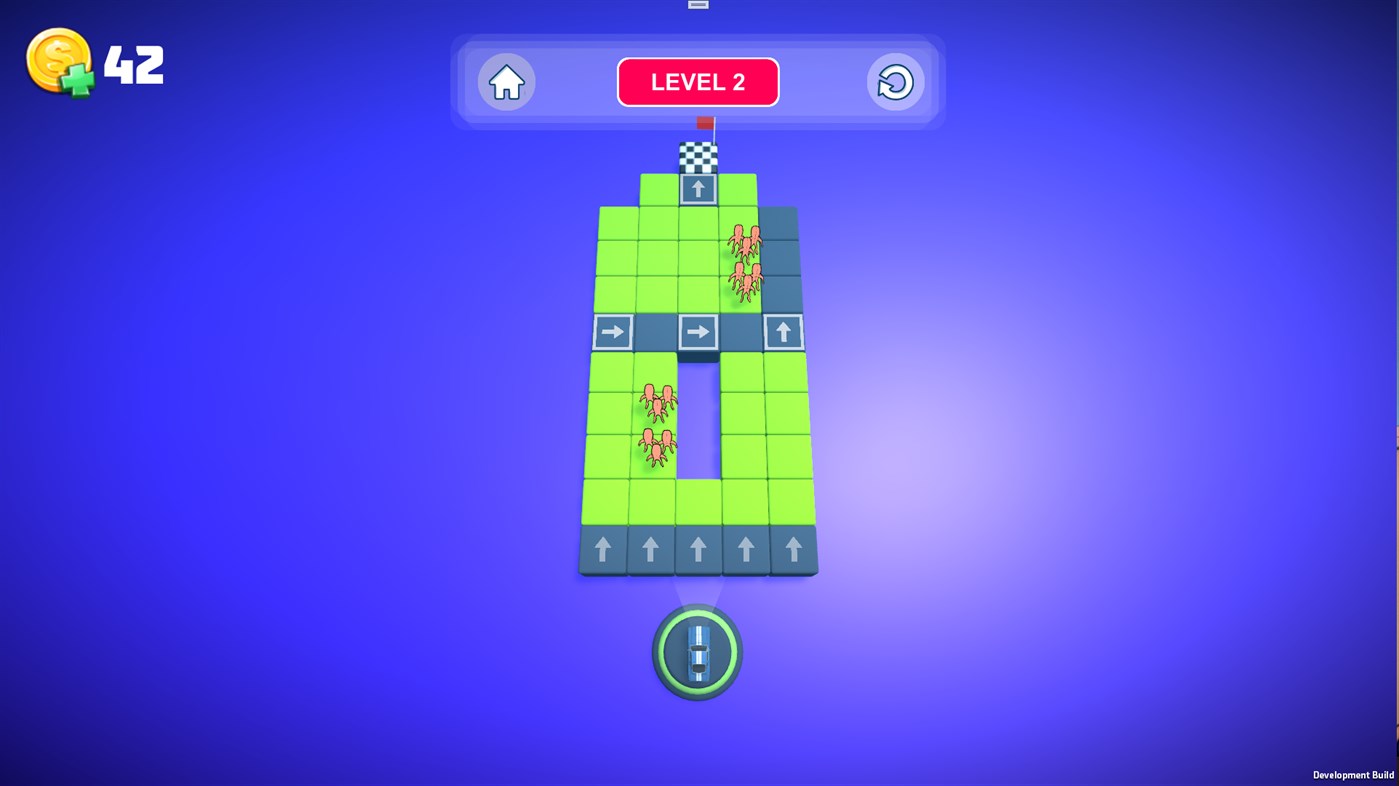1399x786 pixels.
Task: Click the center right-arrow tile in middle row
Action: [x=698, y=332]
